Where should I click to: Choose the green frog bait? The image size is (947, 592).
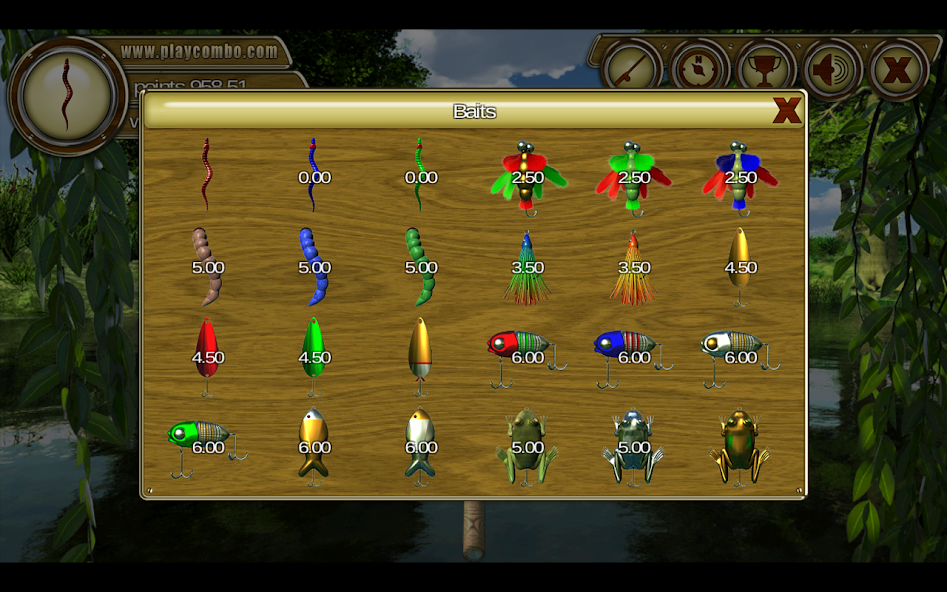(x=527, y=447)
